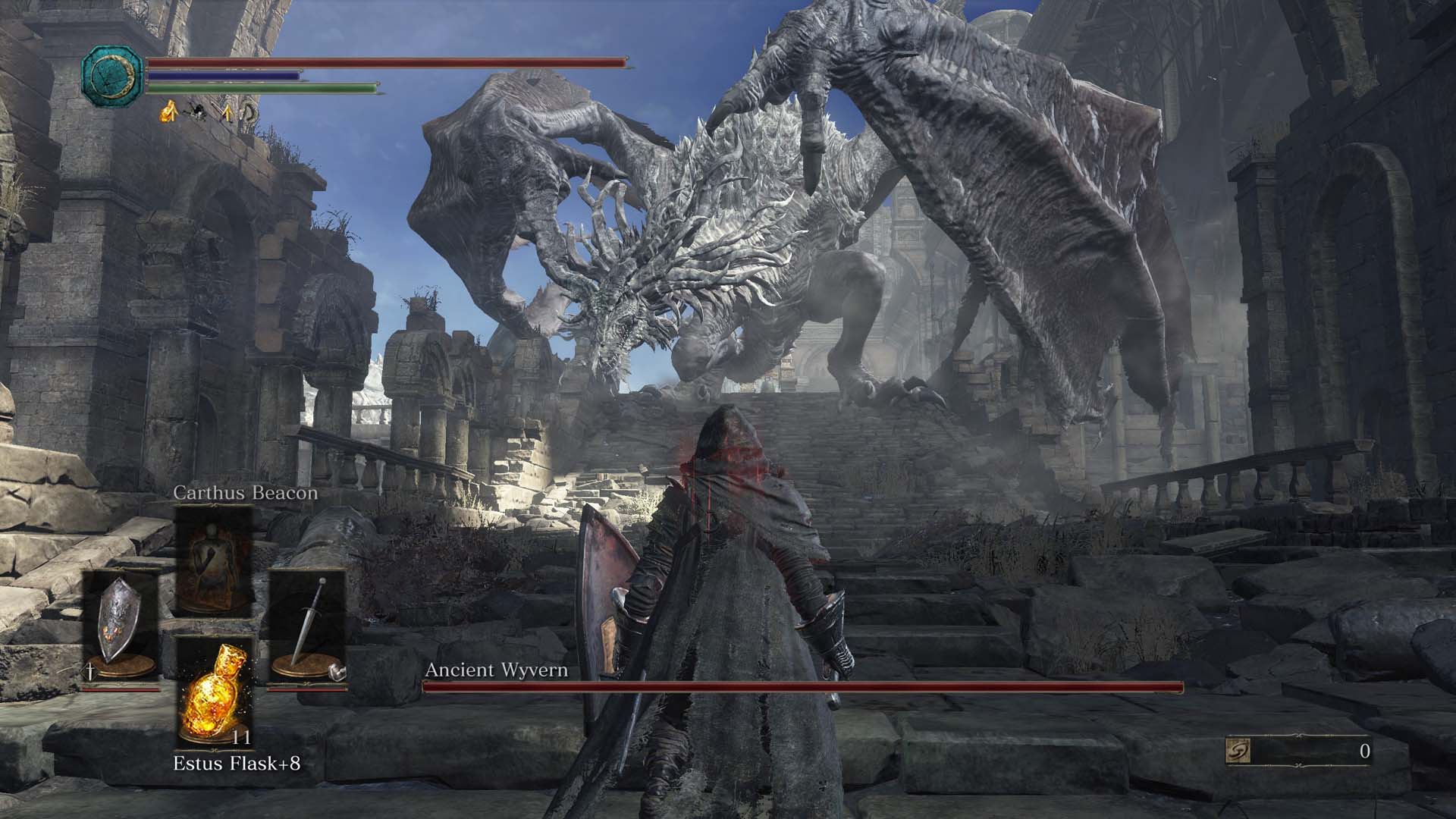Inspect the sword with arrow buff icon
The image size is (1456, 819).
click(x=225, y=114)
